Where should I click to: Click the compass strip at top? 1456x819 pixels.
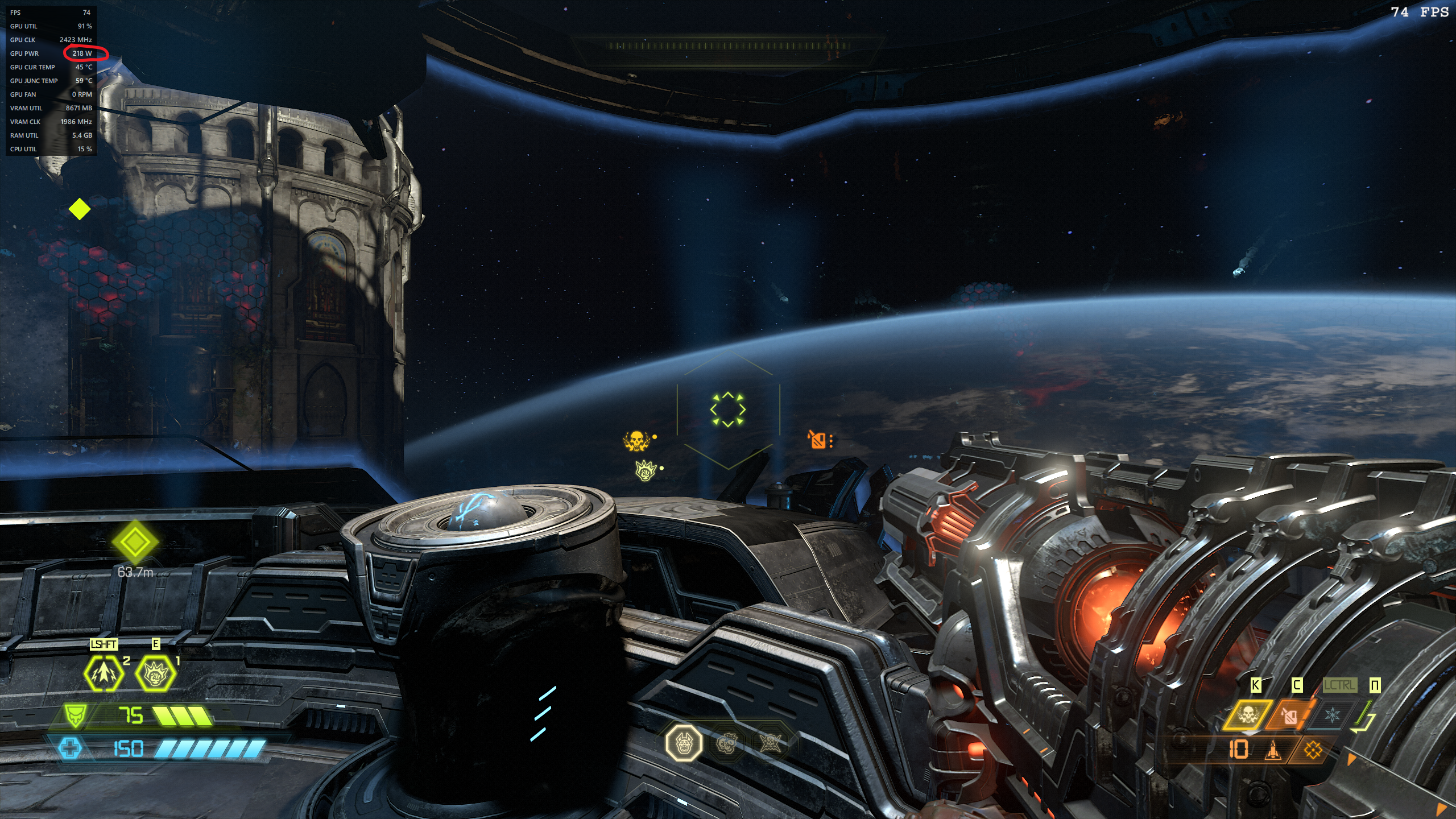(x=728, y=45)
